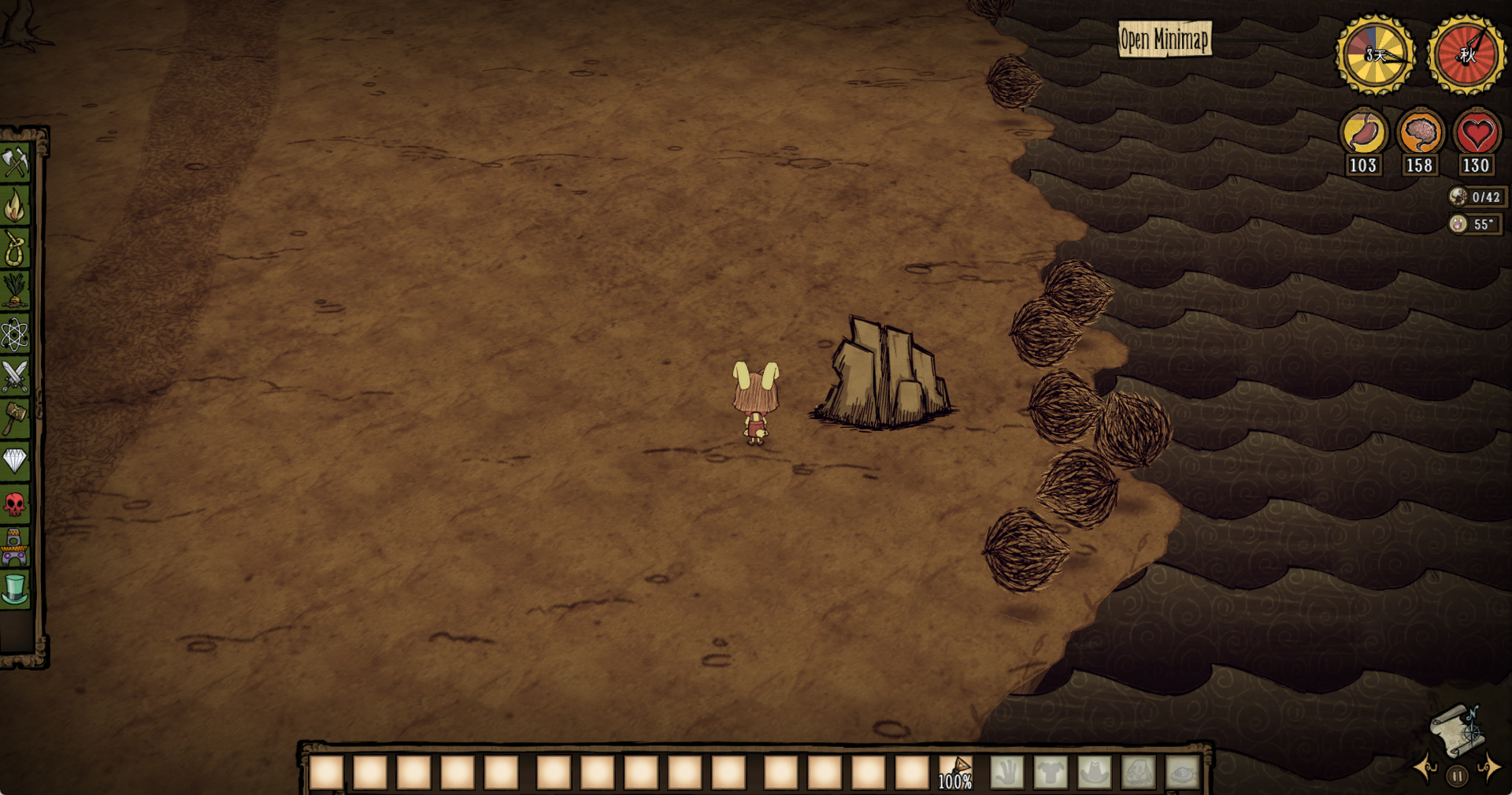1512x795 pixels.
Task: Choose the crossed swords Fight tab
Action: pyautogui.click(x=15, y=376)
